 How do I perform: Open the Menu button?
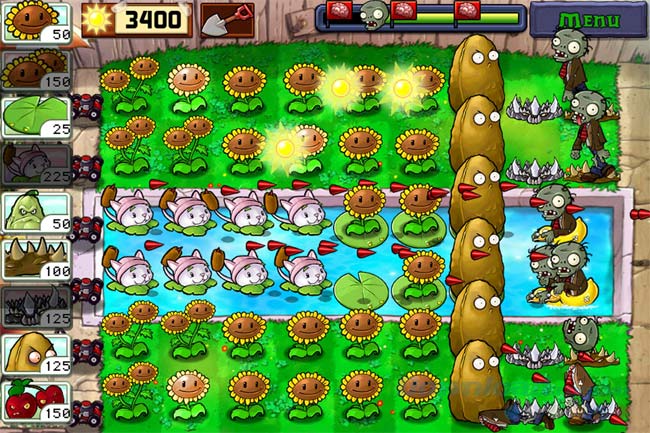[x=588, y=19]
